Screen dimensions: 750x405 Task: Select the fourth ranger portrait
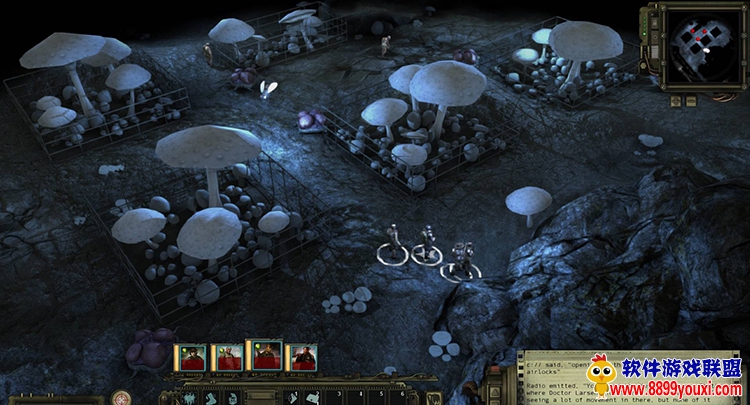click(301, 357)
